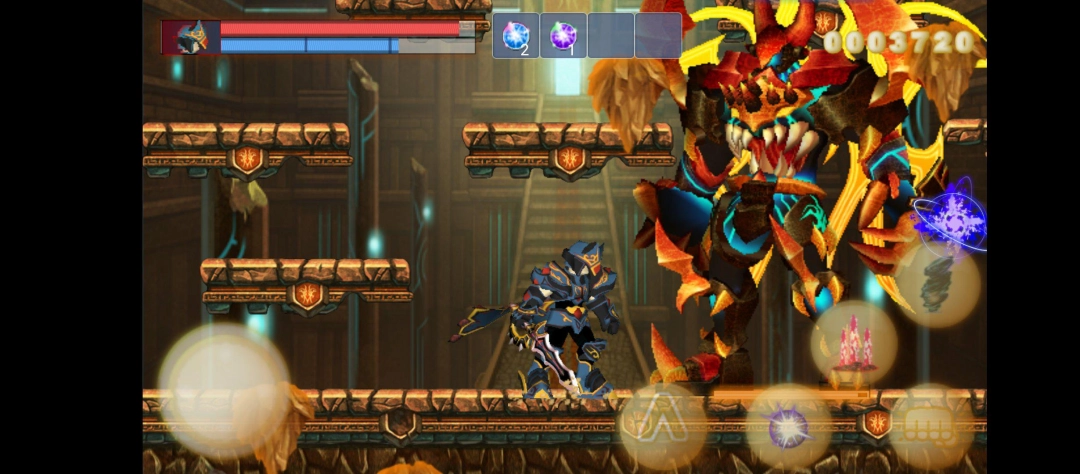Activate the jump arrow button
This screenshot has height=474, width=1080.
pos(662,424)
